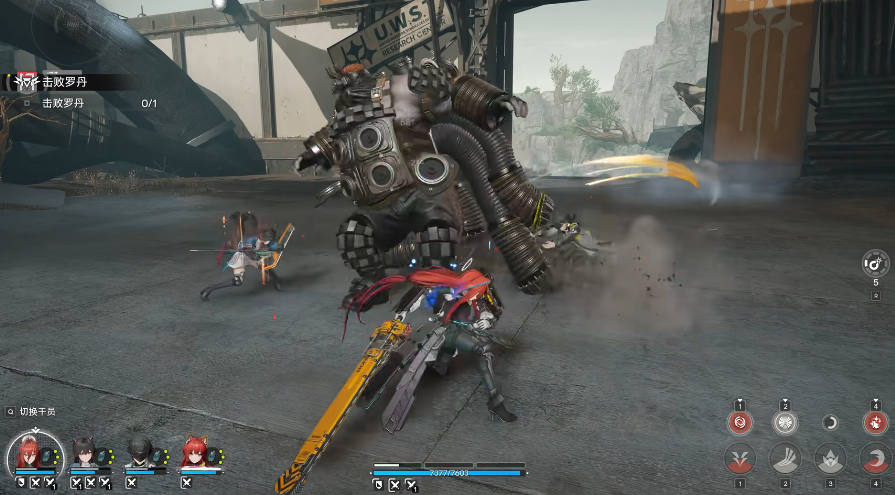Switch to the fox-eared red-haired operator
The width and height of the screenshot is (895, 495).
click(194, 453)
